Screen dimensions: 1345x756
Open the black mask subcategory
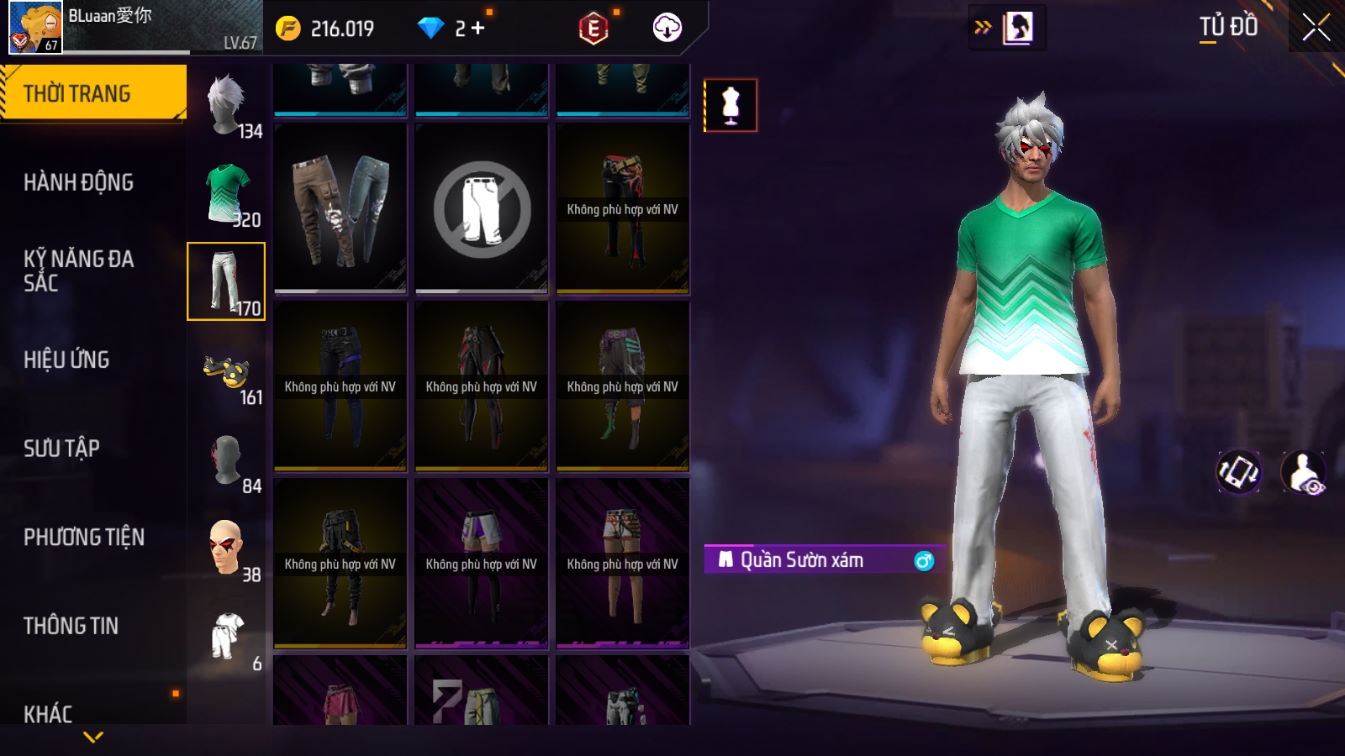pos(226,459)
